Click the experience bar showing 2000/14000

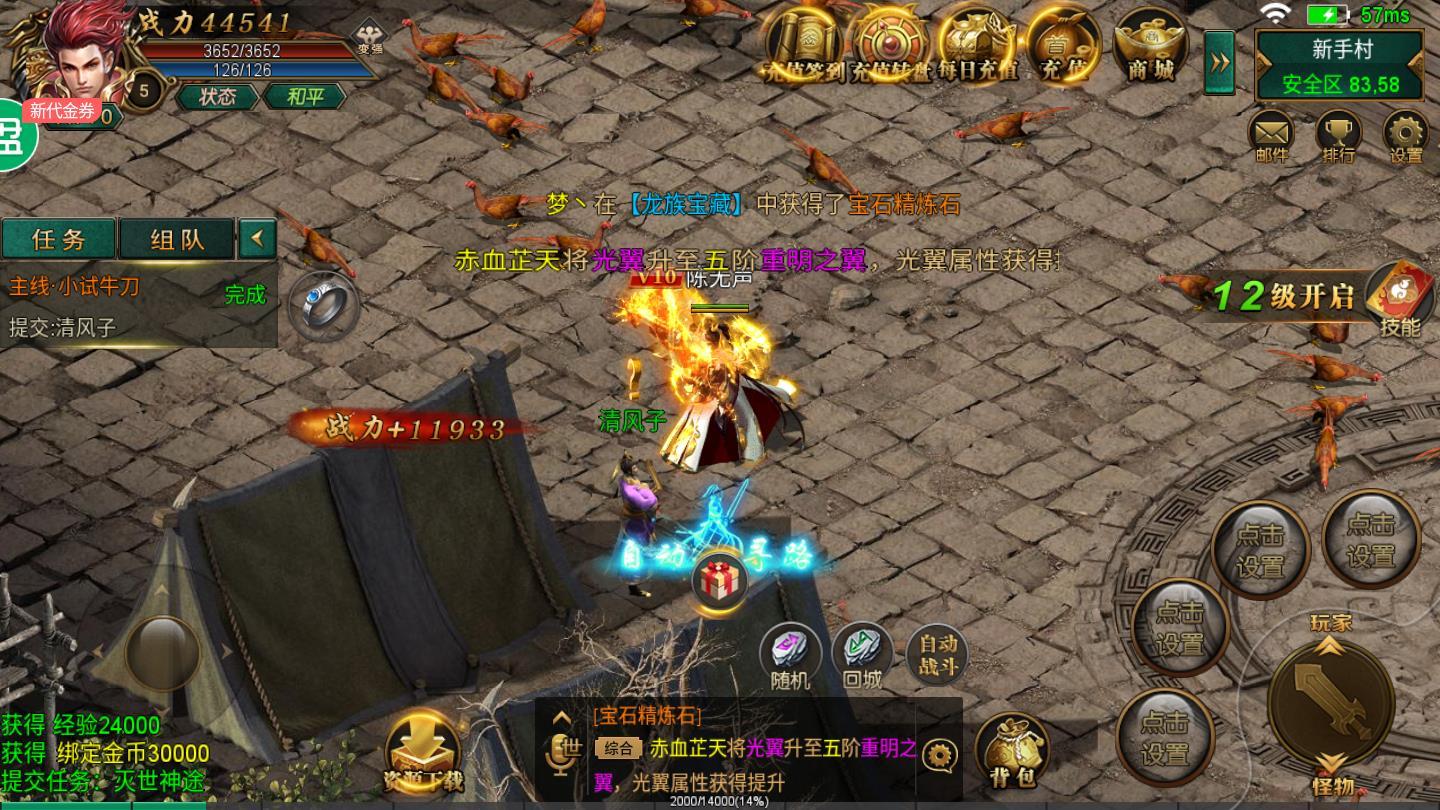coord(720,800)
